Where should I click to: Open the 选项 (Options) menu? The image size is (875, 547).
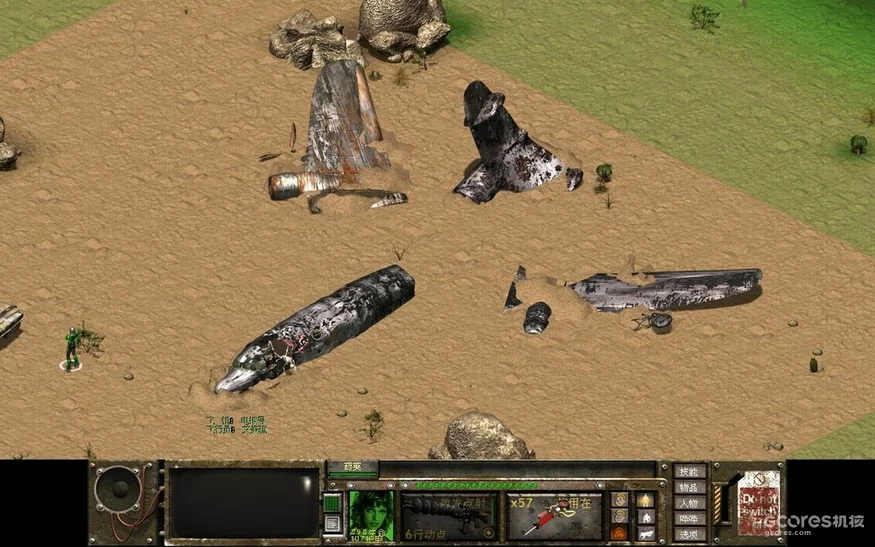pyautogui.click(x=689, y=534)
